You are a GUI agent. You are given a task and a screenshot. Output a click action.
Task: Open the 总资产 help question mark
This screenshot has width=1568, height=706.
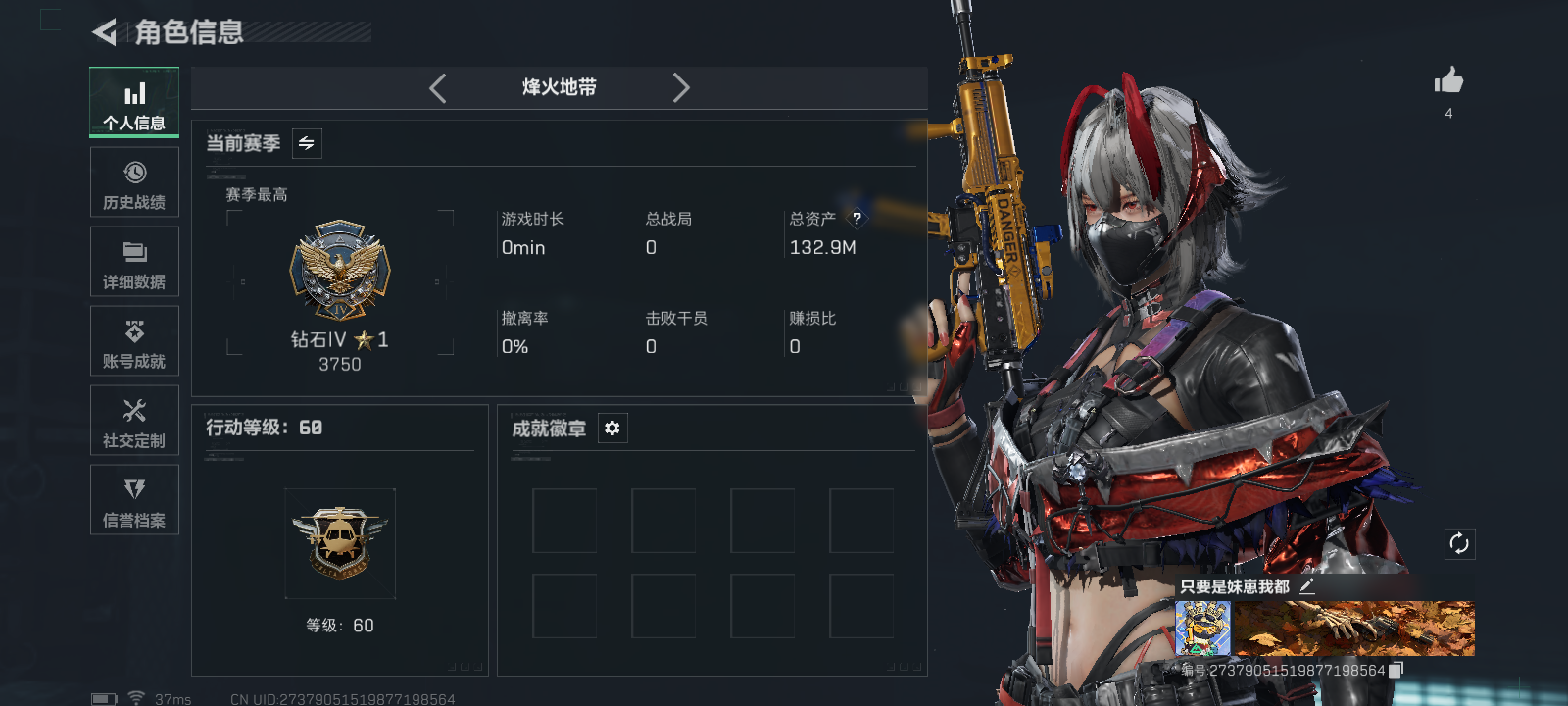click(859, 219)
